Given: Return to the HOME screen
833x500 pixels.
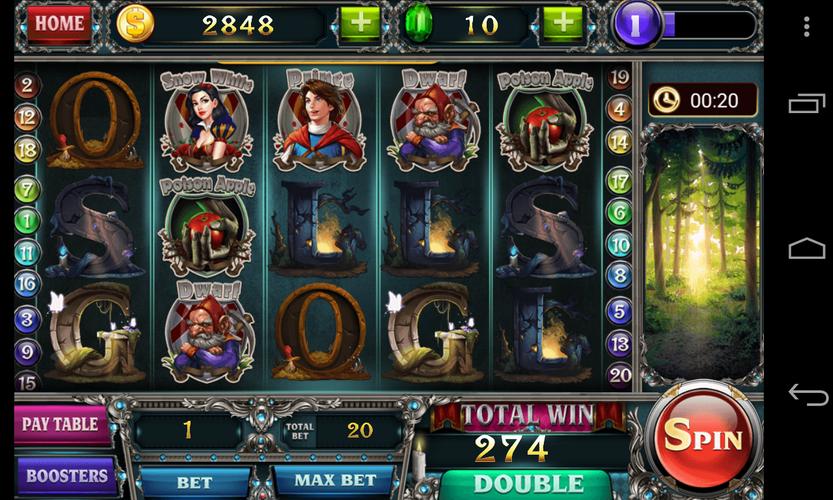Looking at the screenshot, I should (x=59, y=24).
